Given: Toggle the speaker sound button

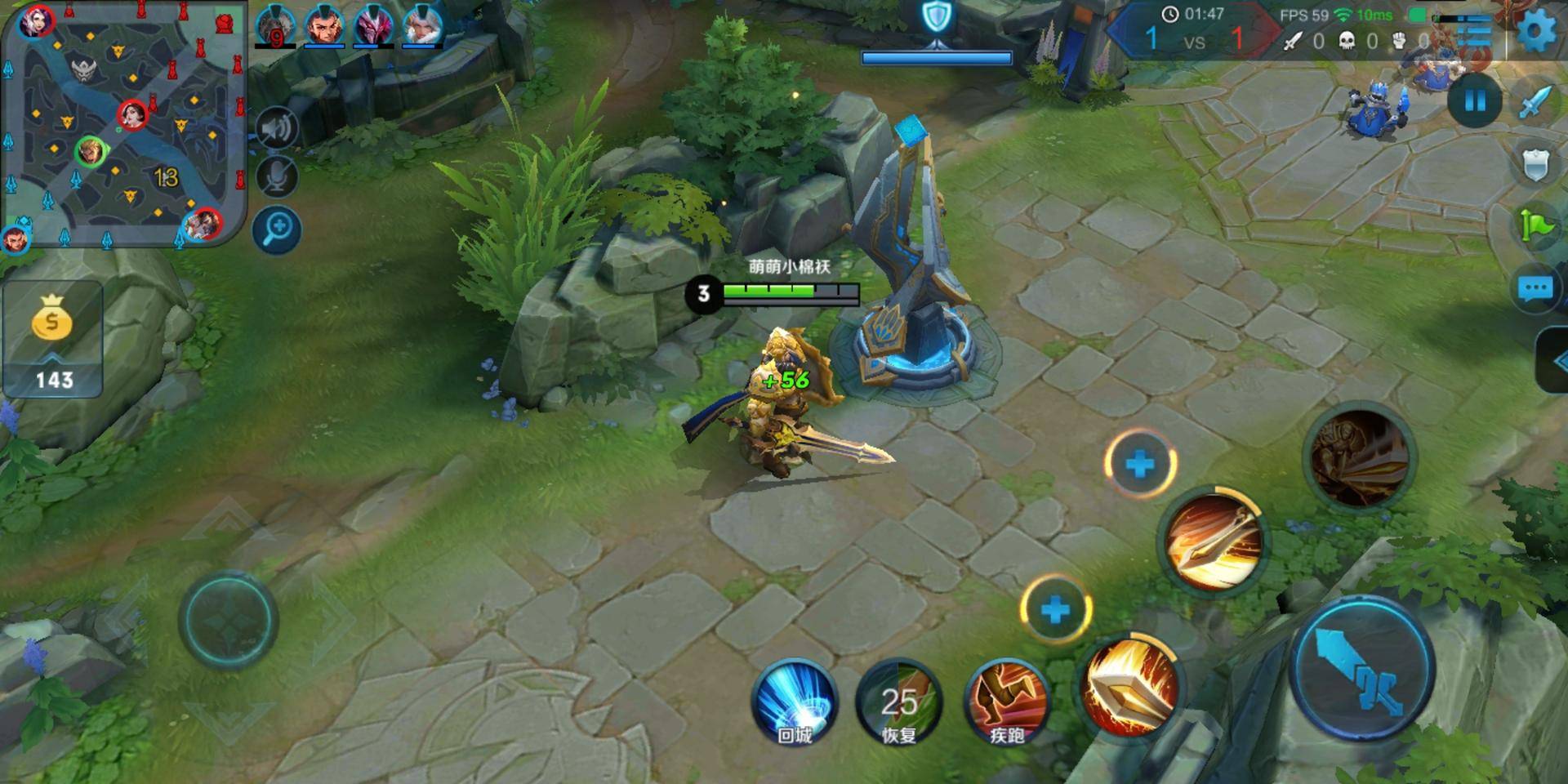Looking at the screenshot, I should click(277, 129).
